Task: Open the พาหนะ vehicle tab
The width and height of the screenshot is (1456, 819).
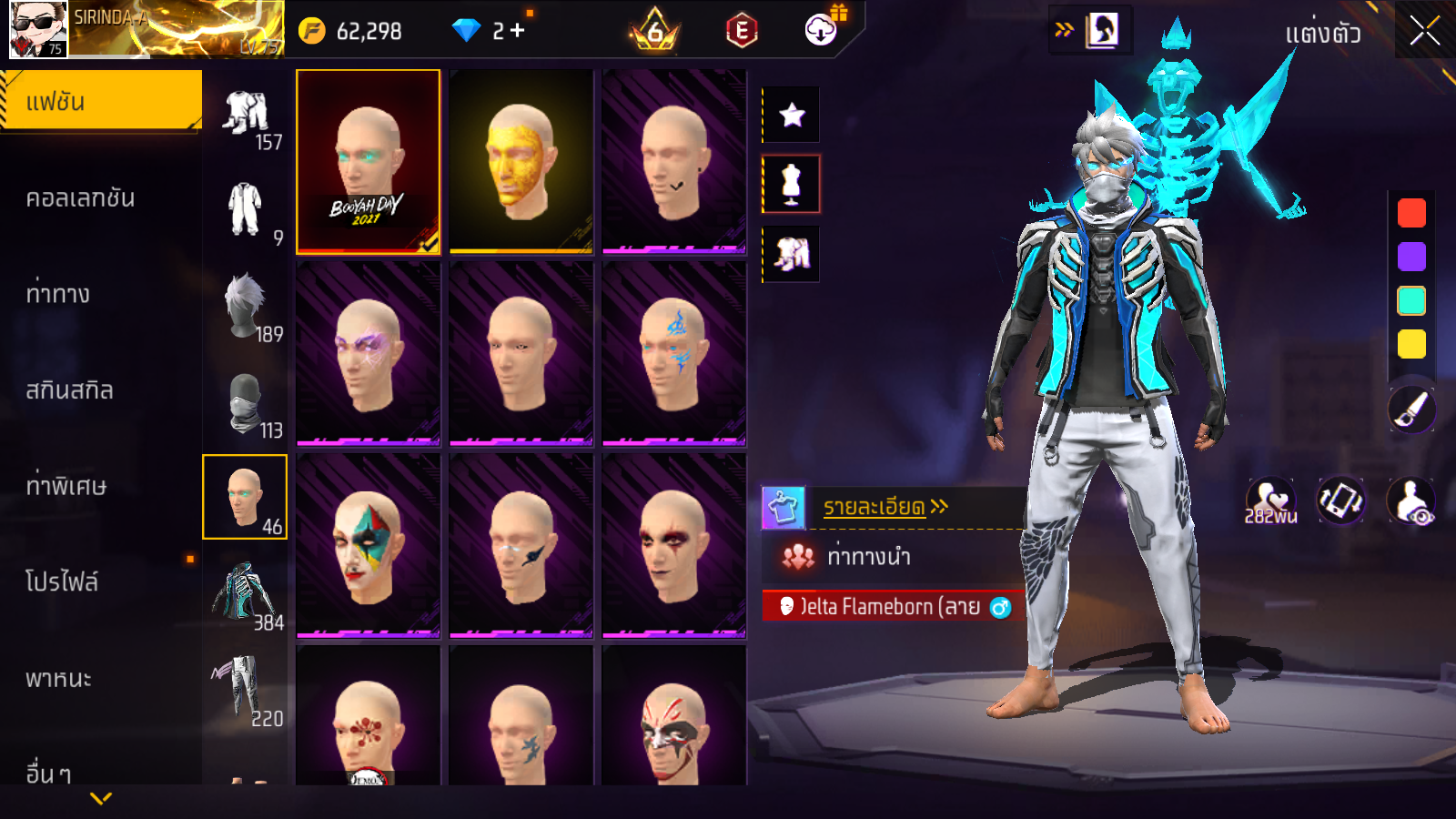Action: 58,679
